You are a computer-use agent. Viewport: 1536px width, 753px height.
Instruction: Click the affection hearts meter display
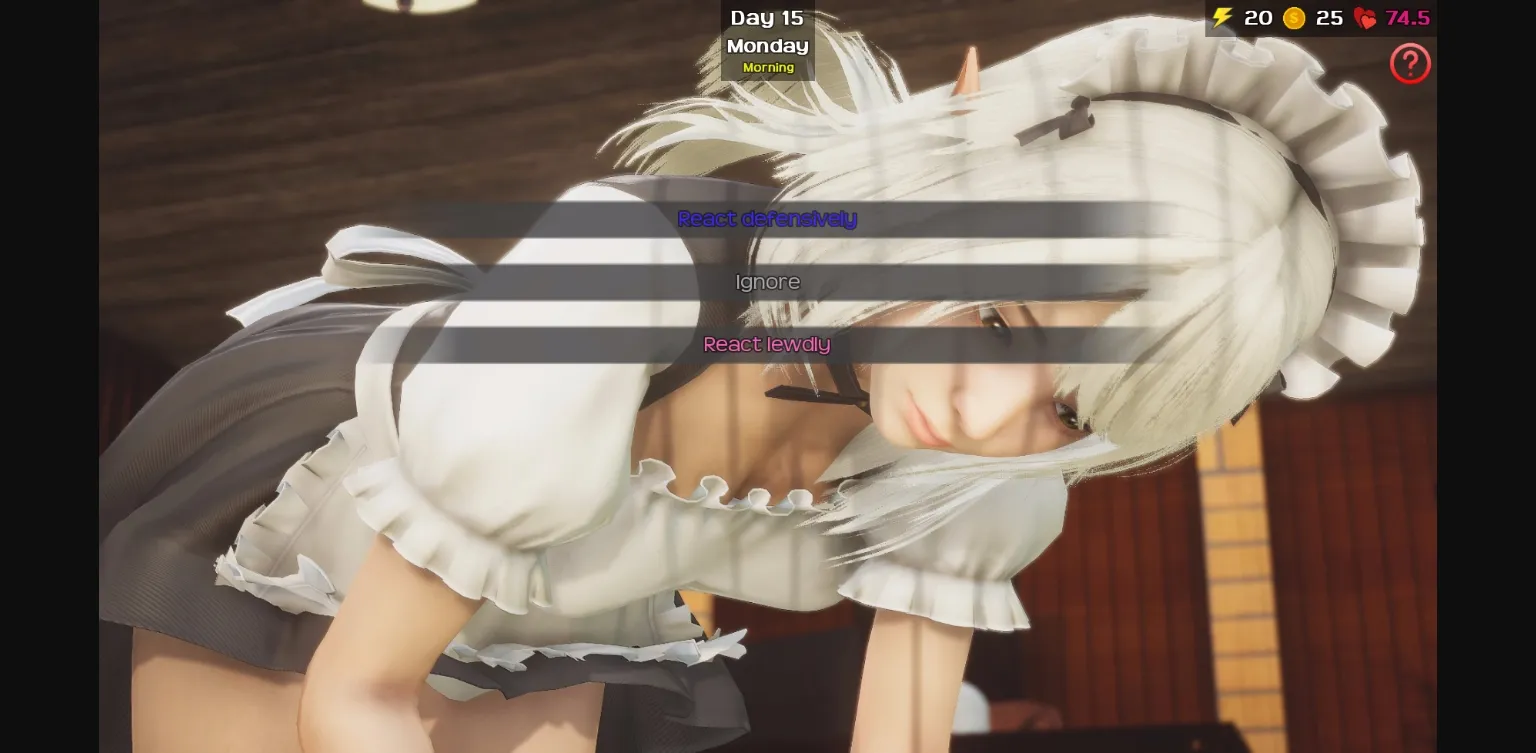click(x=1385, y=18)
